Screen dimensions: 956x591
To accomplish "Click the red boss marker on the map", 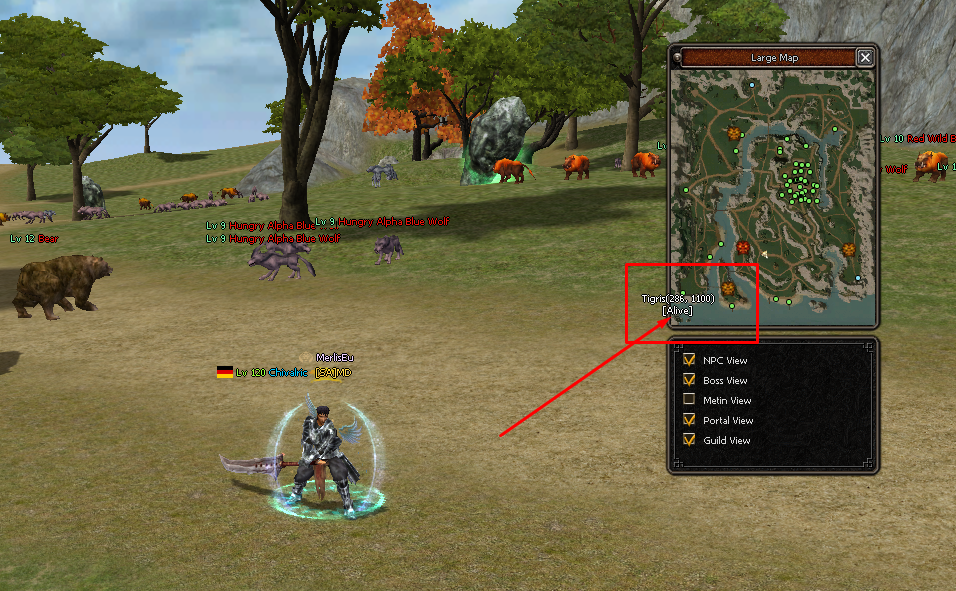I will tap(743, 248).
